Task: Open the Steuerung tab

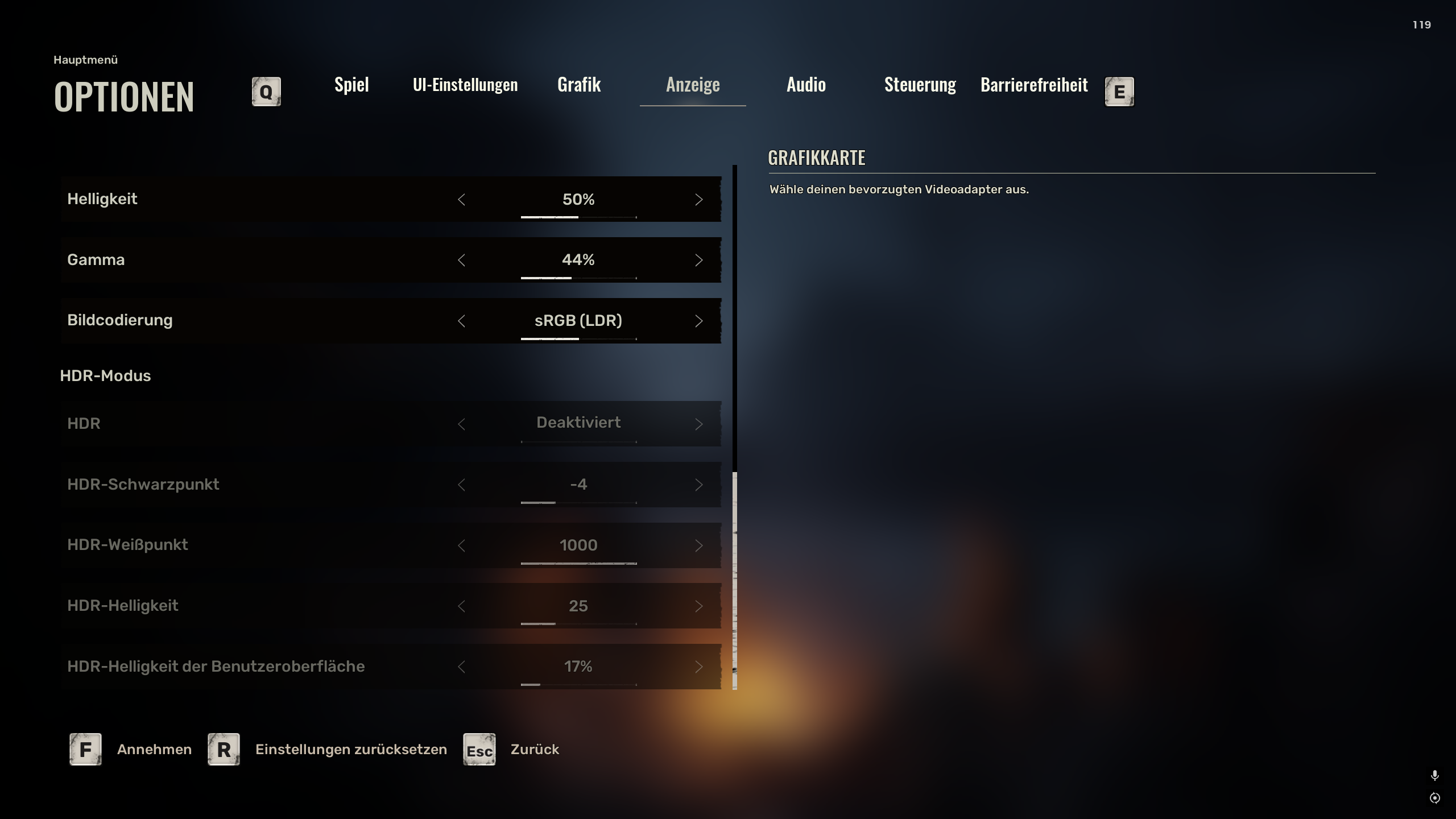Action: [920, 85]
